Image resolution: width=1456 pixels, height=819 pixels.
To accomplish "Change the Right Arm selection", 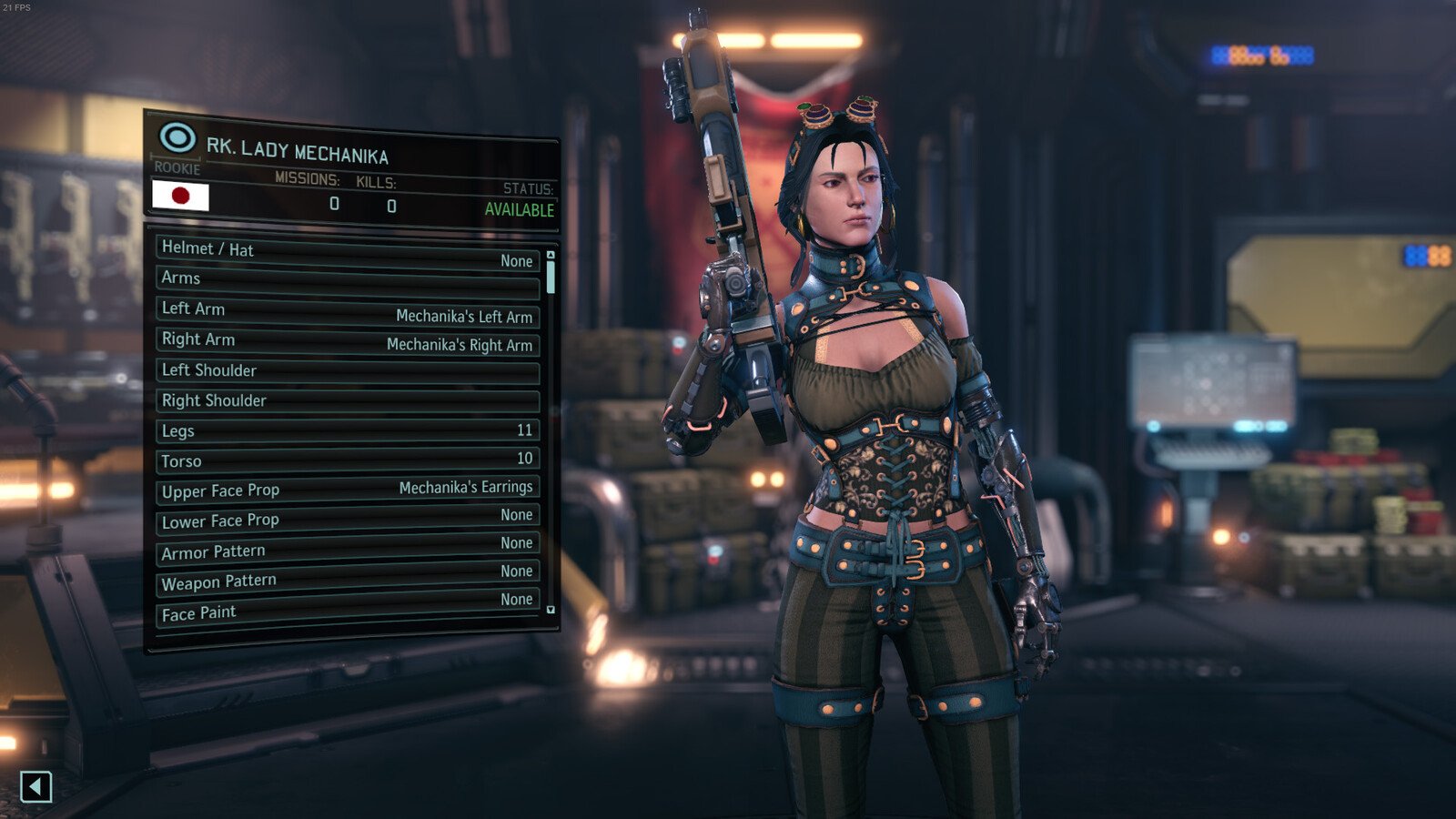I will [348, 342].
